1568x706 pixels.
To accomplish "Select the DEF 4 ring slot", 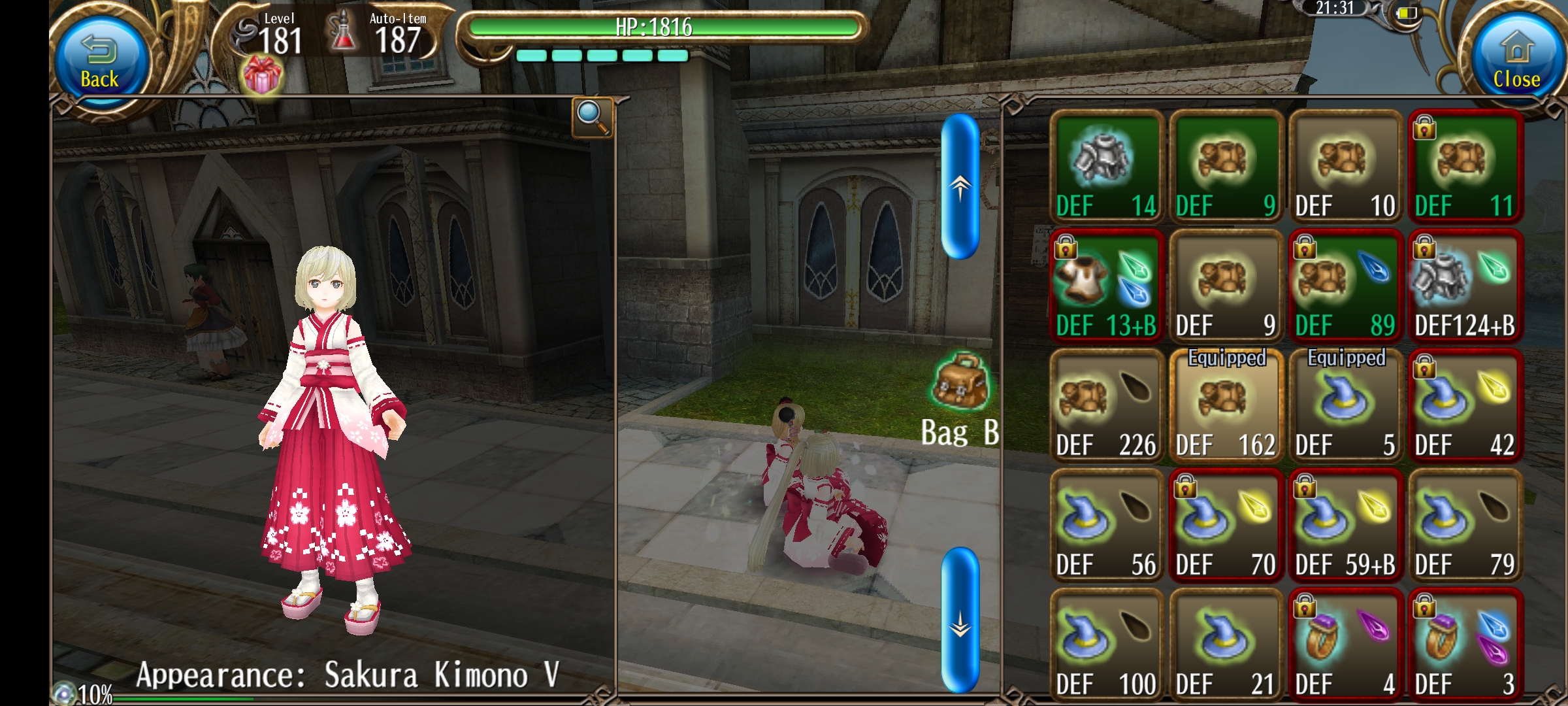I will click(x=1345, y=645).
